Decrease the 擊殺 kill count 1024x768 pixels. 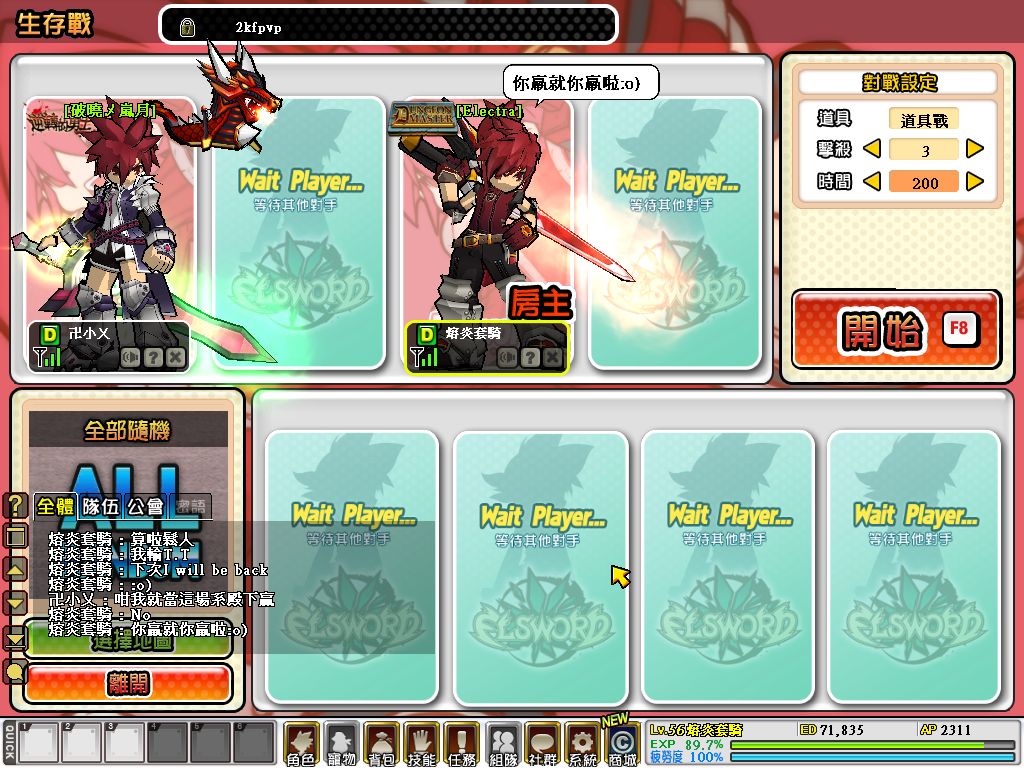pyautogui.click(x=871, y=150)
